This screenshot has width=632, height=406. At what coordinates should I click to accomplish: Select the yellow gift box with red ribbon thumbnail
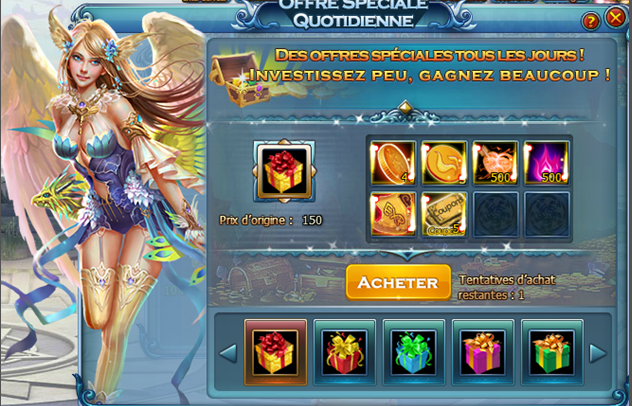(275, 352)
